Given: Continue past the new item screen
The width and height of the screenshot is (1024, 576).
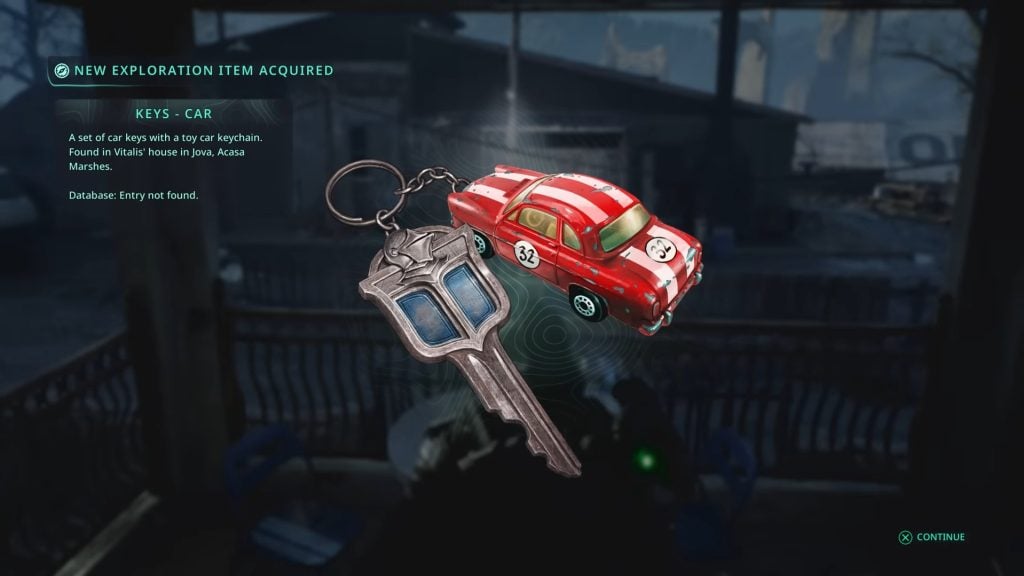Looking at the screenshot, I should 932,537.
